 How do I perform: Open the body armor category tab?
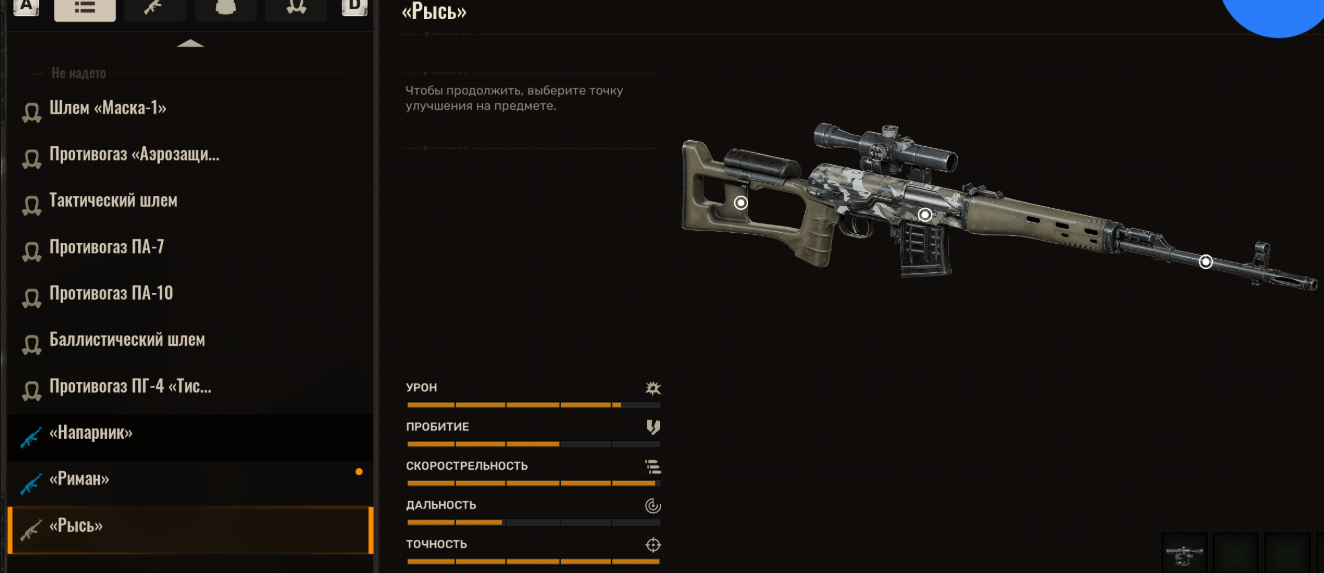[x=226, y=8]
